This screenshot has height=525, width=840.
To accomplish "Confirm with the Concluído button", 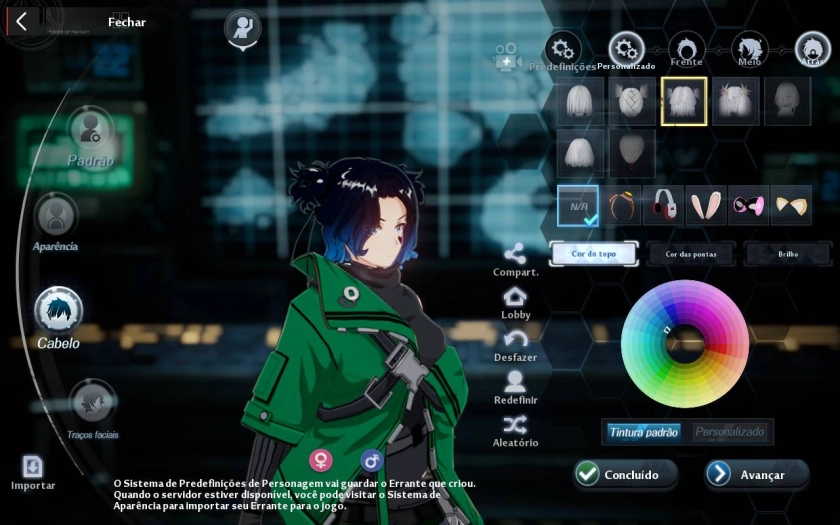I will 626,474.
